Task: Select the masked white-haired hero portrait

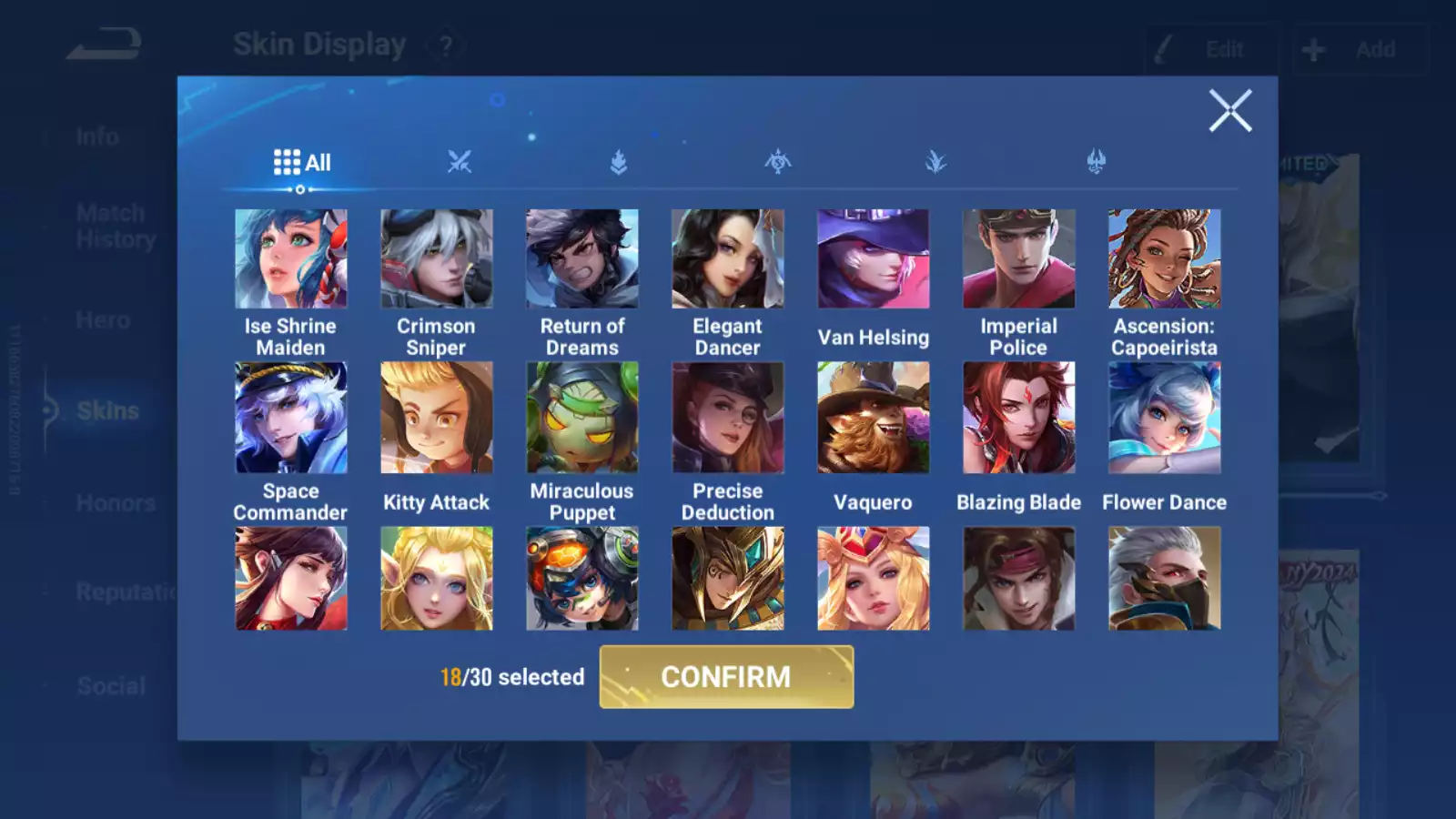Action: 1165,579
